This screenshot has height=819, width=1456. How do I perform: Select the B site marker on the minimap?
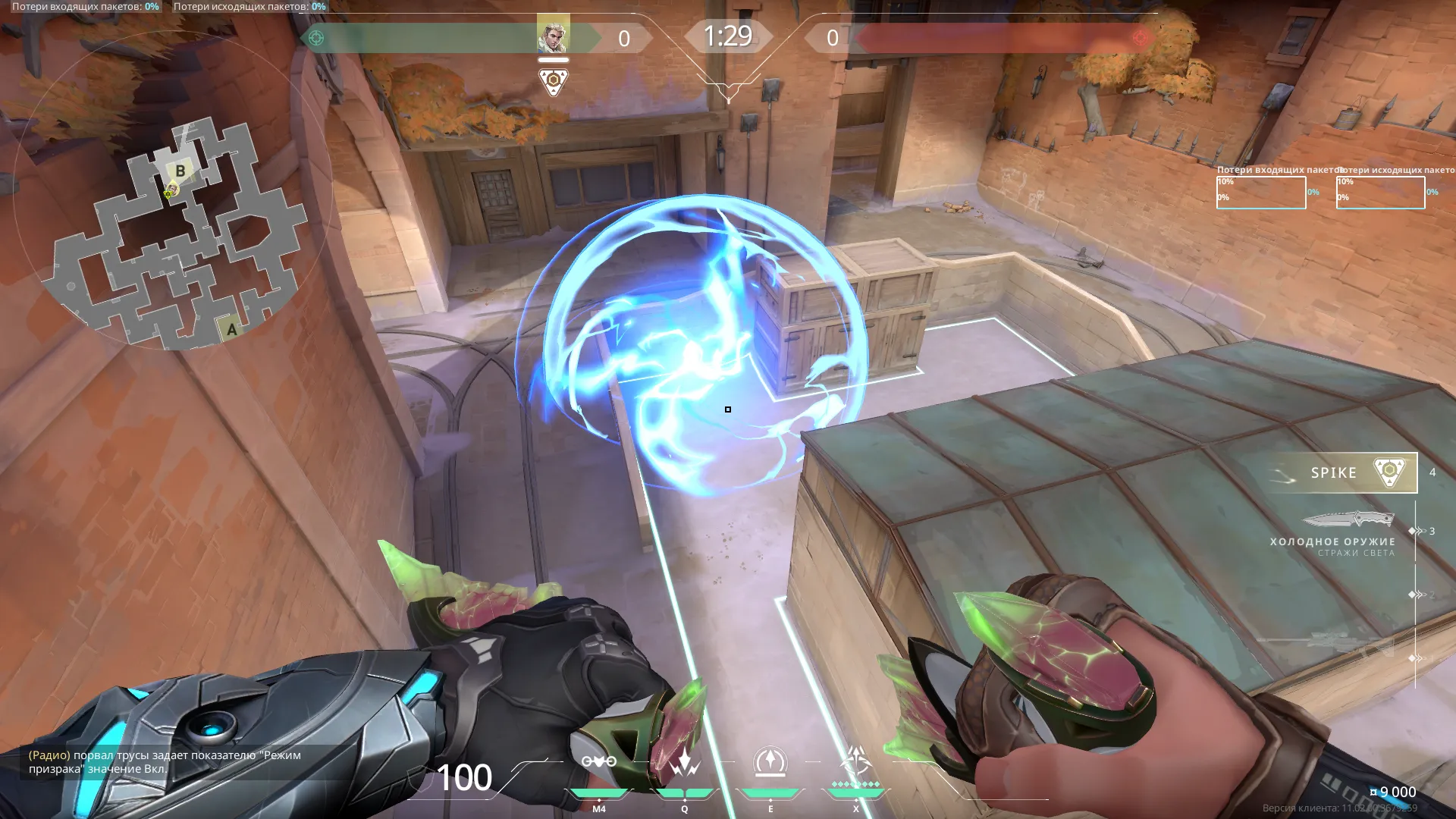[180, 171]
